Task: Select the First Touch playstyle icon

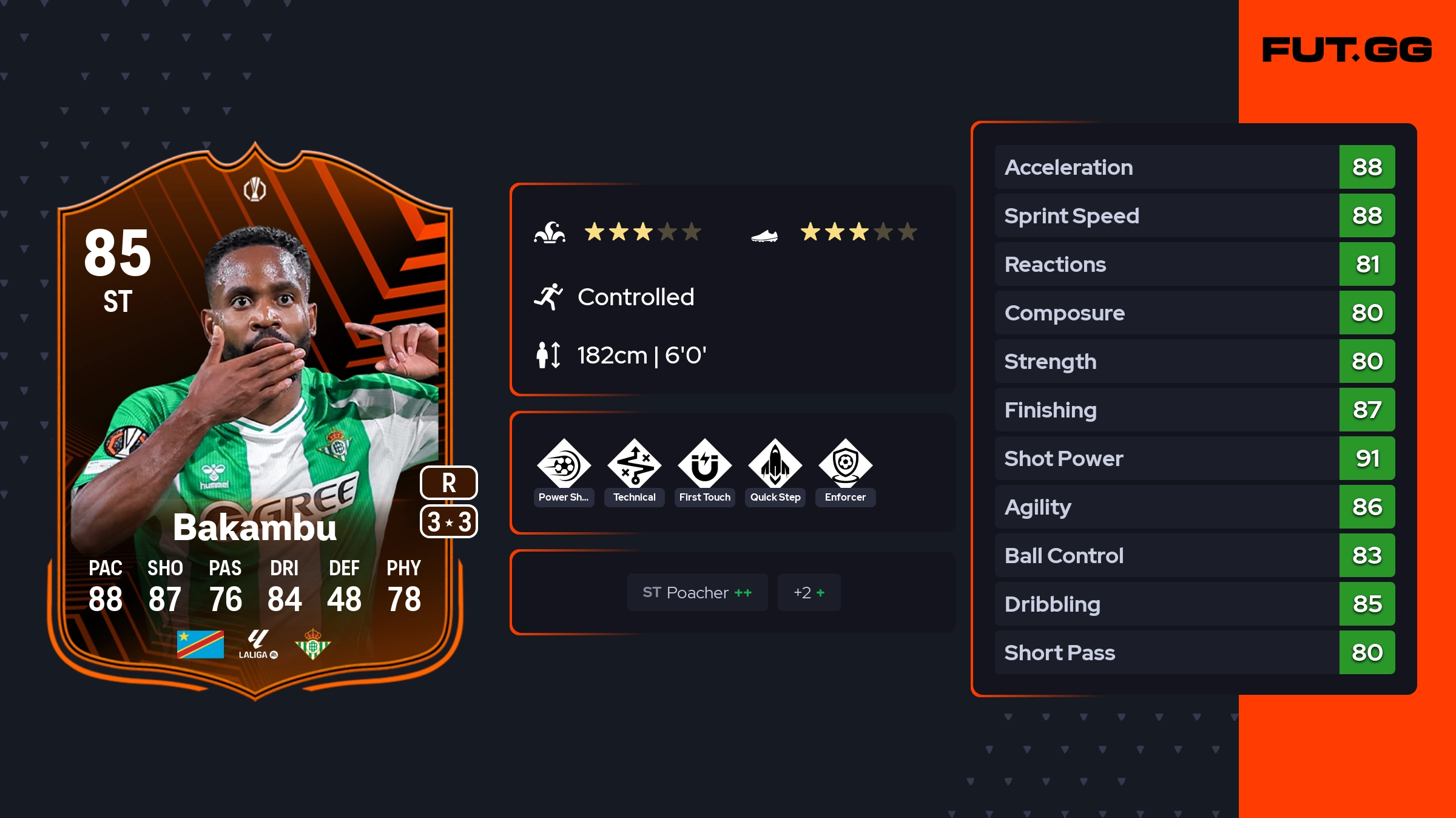Action: click(x=704, y=465)
